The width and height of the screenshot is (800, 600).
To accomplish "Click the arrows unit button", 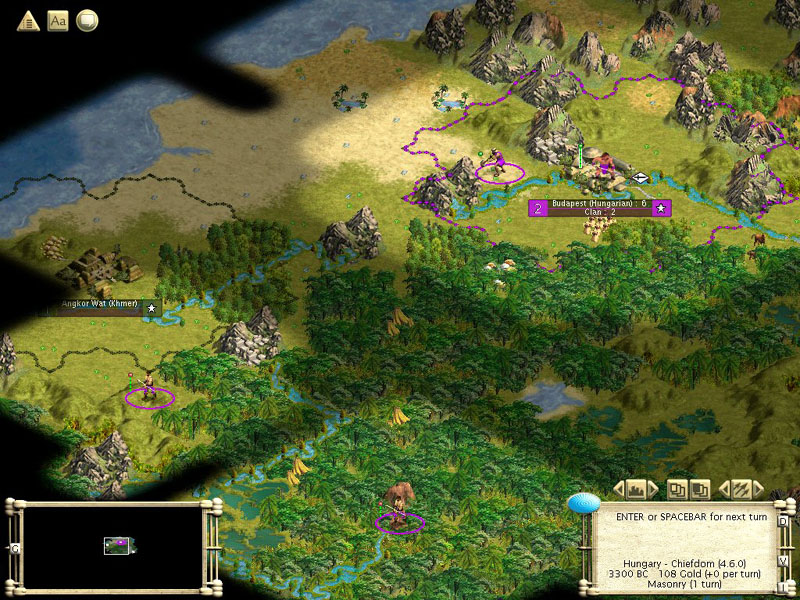I will click(741, 489).
